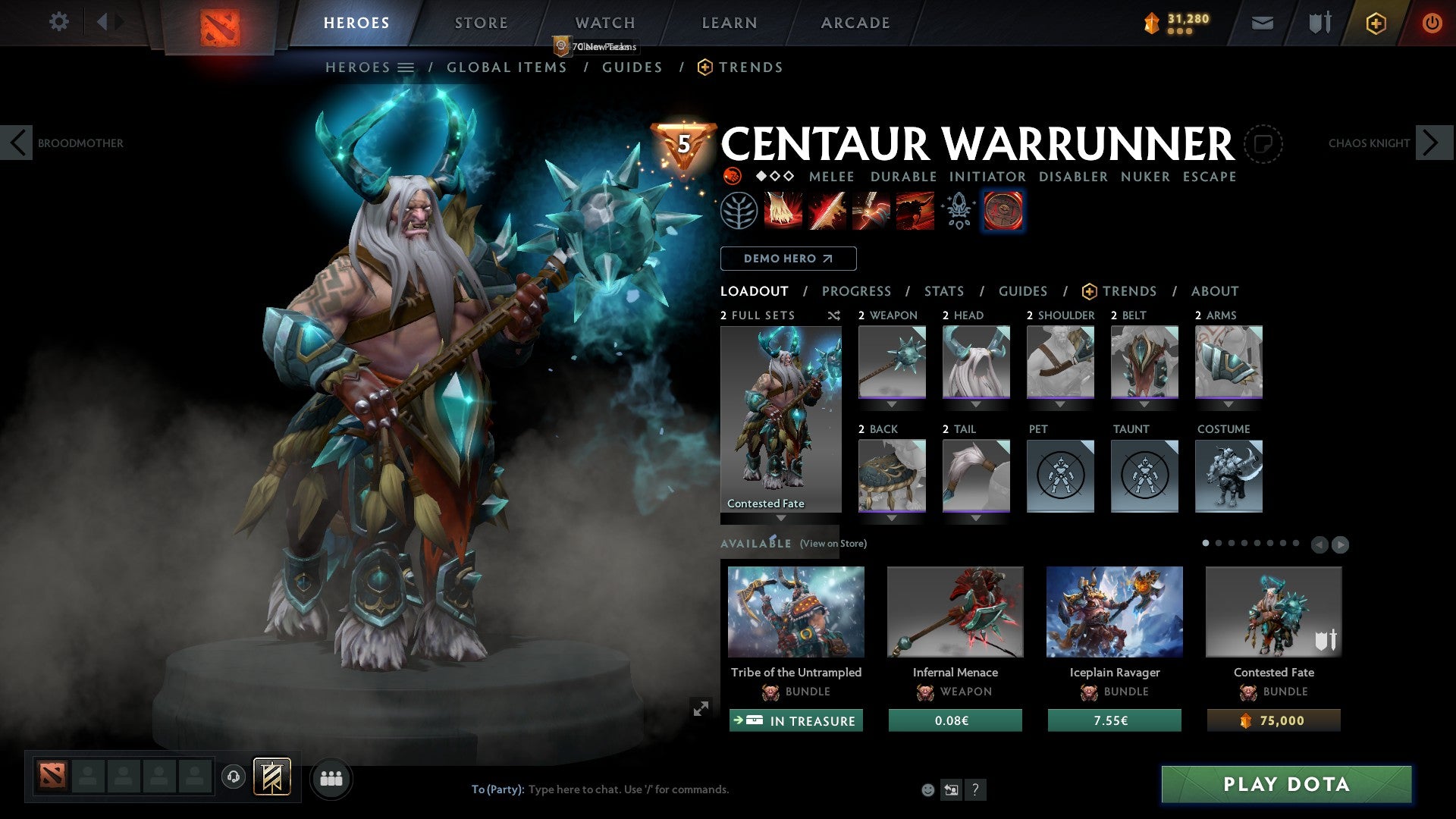Open the friends list icon bottom right
1456x819 pixels.
(331, 778)
